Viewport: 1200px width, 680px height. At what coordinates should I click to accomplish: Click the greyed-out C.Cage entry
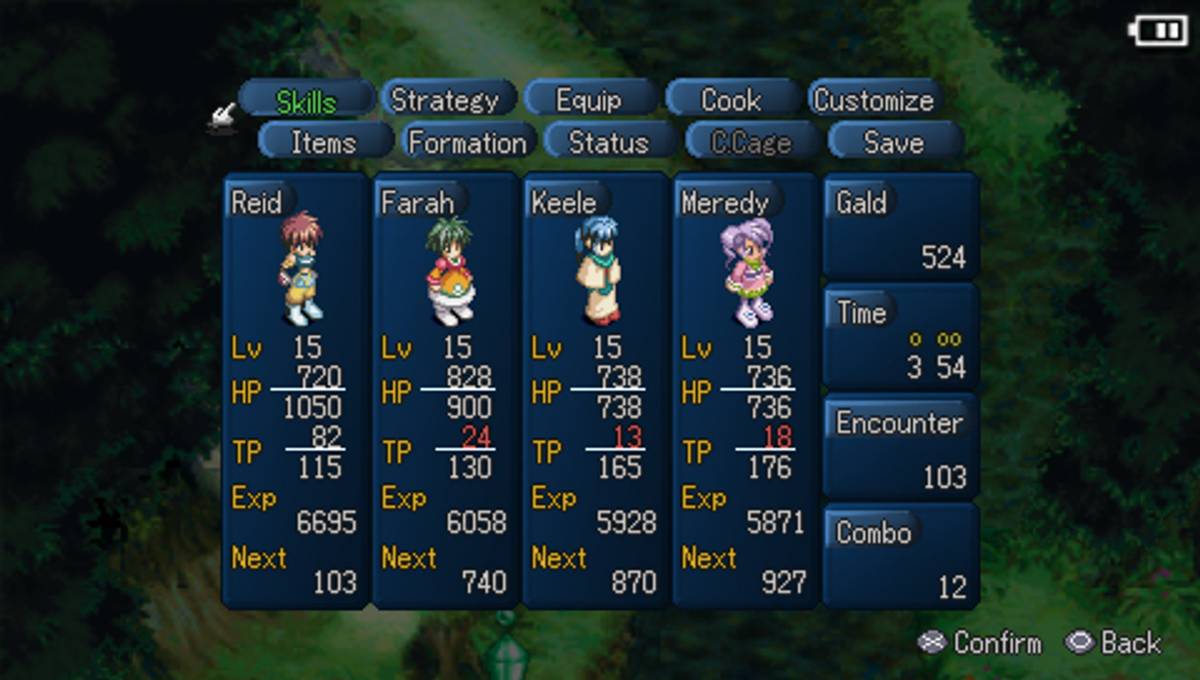[x=751, y=142]
